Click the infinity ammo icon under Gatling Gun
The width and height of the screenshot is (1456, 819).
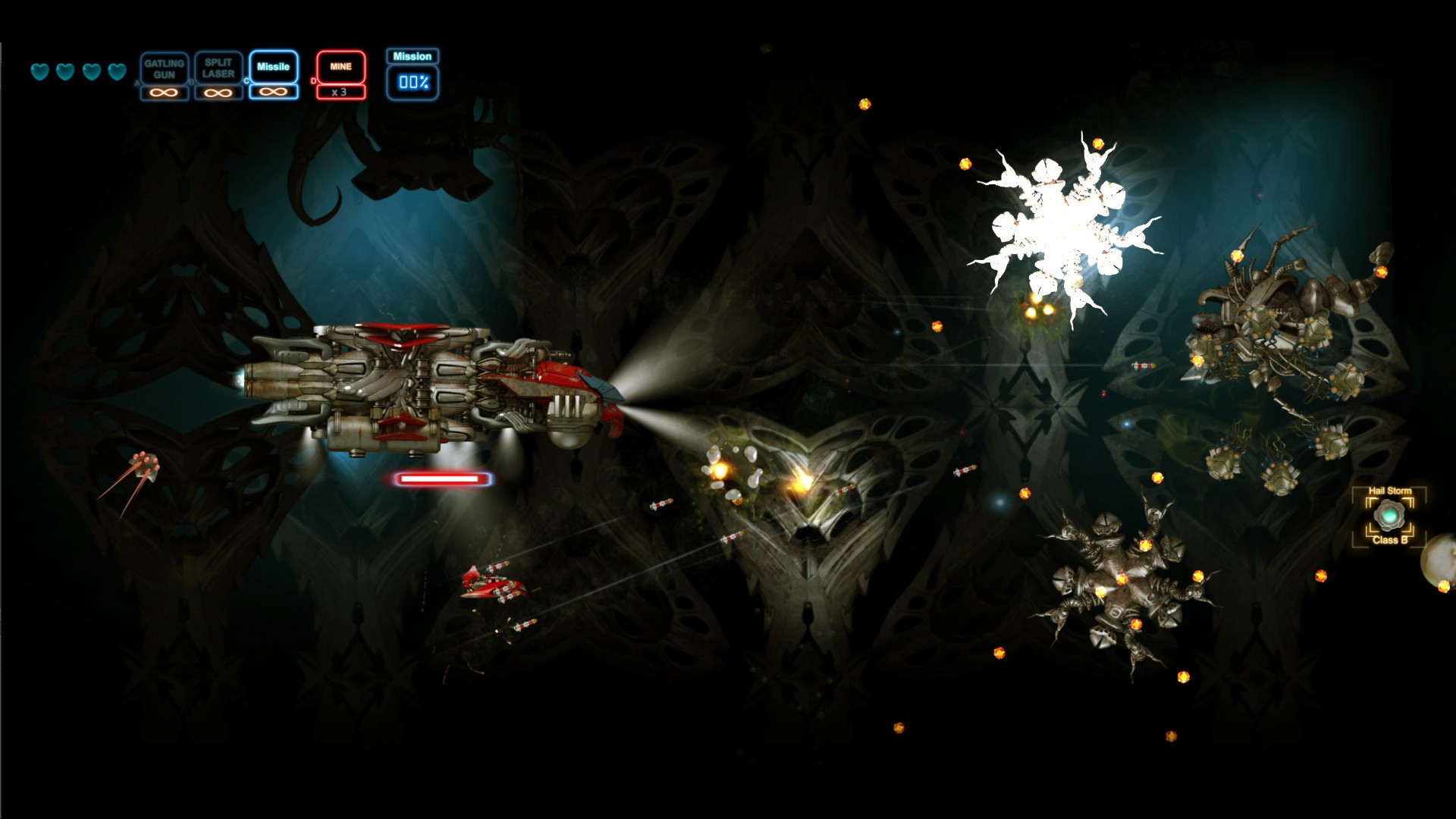165,92
